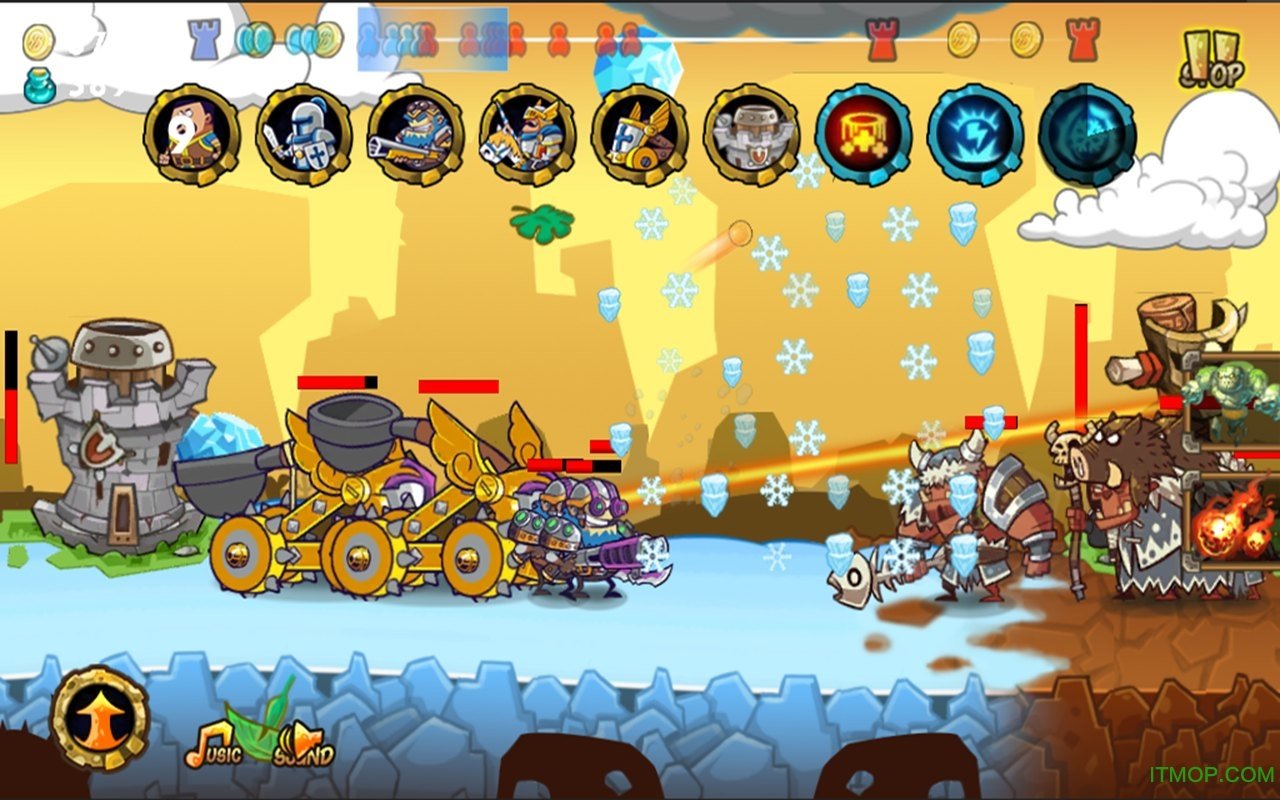
Task: Deploy the mounted cavalry knight unit
Action: [x=527, y=134]
